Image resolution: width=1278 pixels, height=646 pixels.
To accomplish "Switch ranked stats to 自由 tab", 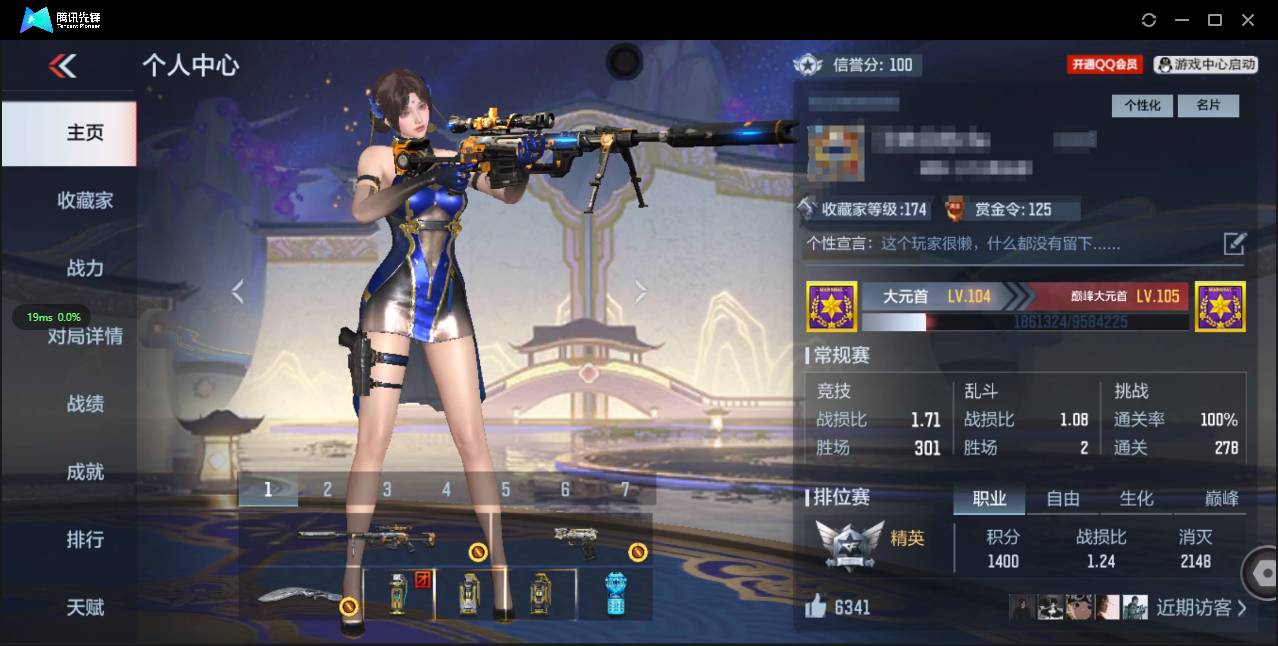I will tap(1063, 498).
